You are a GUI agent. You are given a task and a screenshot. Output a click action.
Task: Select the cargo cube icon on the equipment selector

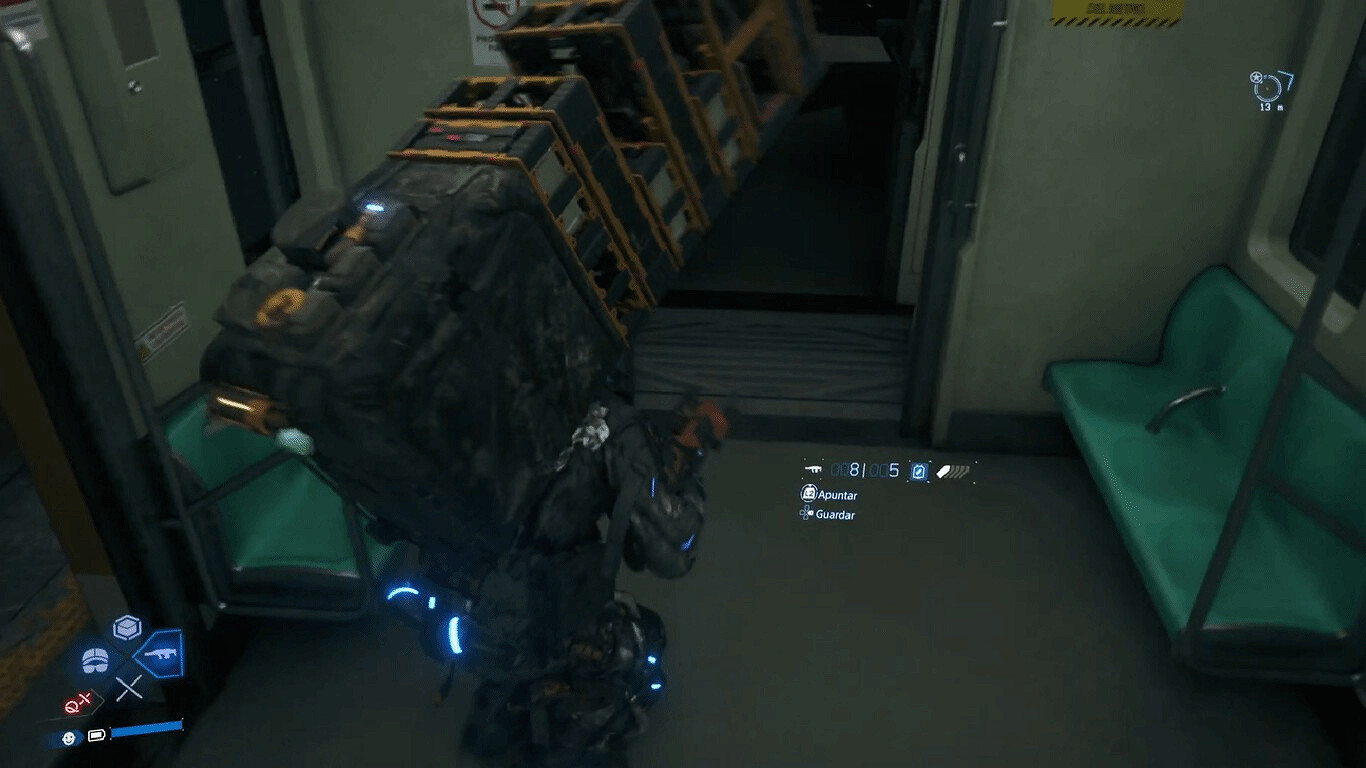pos(125,627)
